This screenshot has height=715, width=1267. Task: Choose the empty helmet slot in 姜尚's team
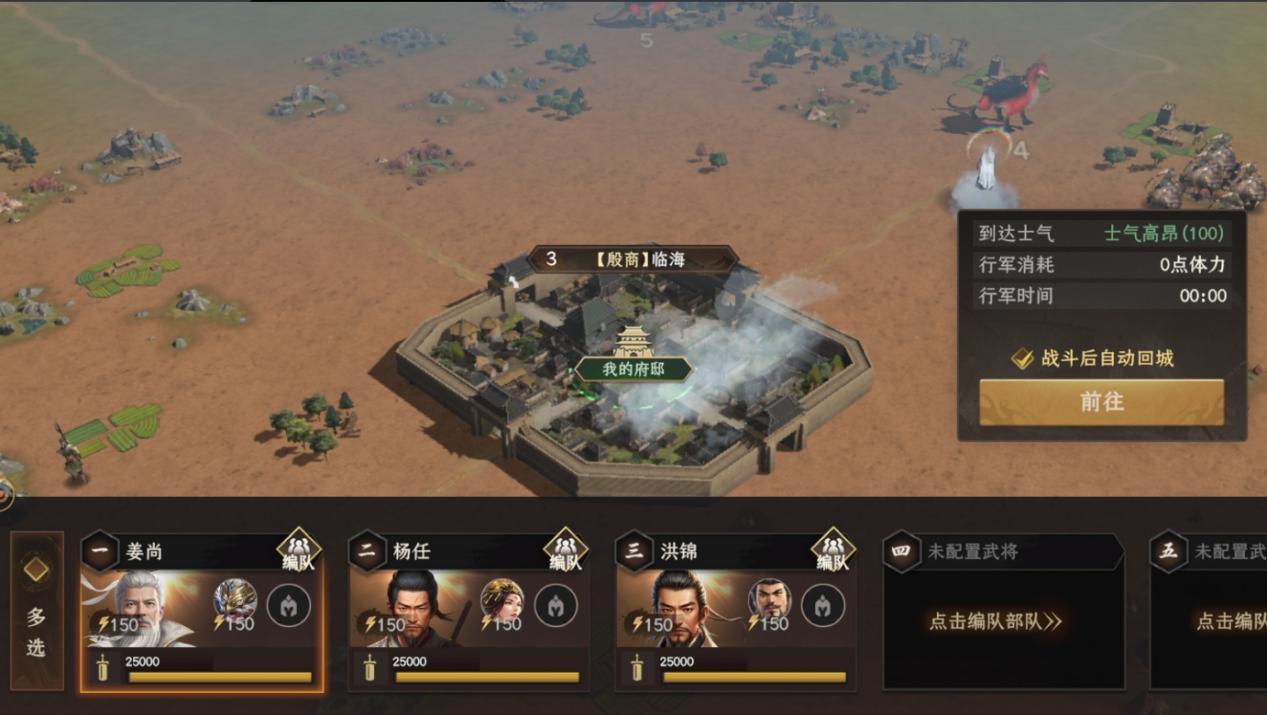[x=289, y=606]
